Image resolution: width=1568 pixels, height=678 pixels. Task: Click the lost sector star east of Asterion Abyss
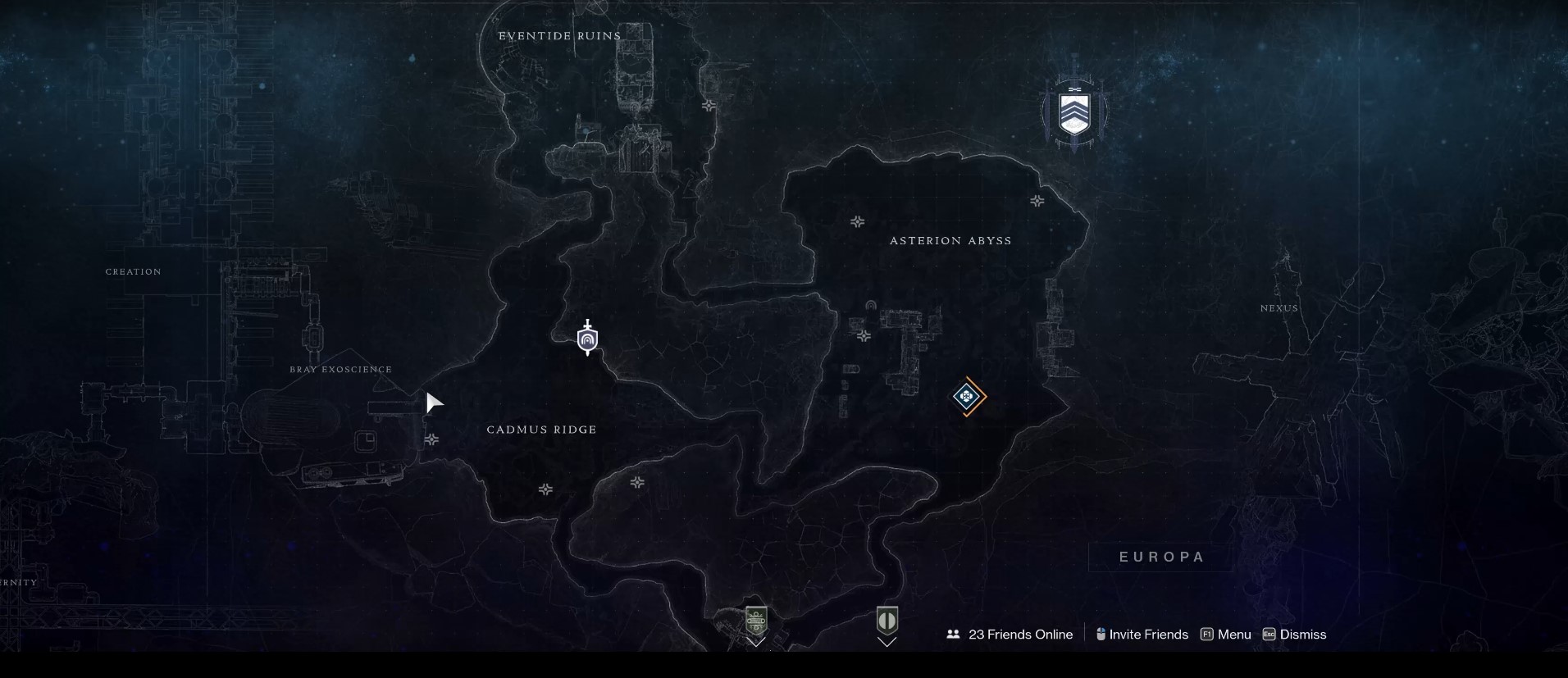click(1037, 200)
